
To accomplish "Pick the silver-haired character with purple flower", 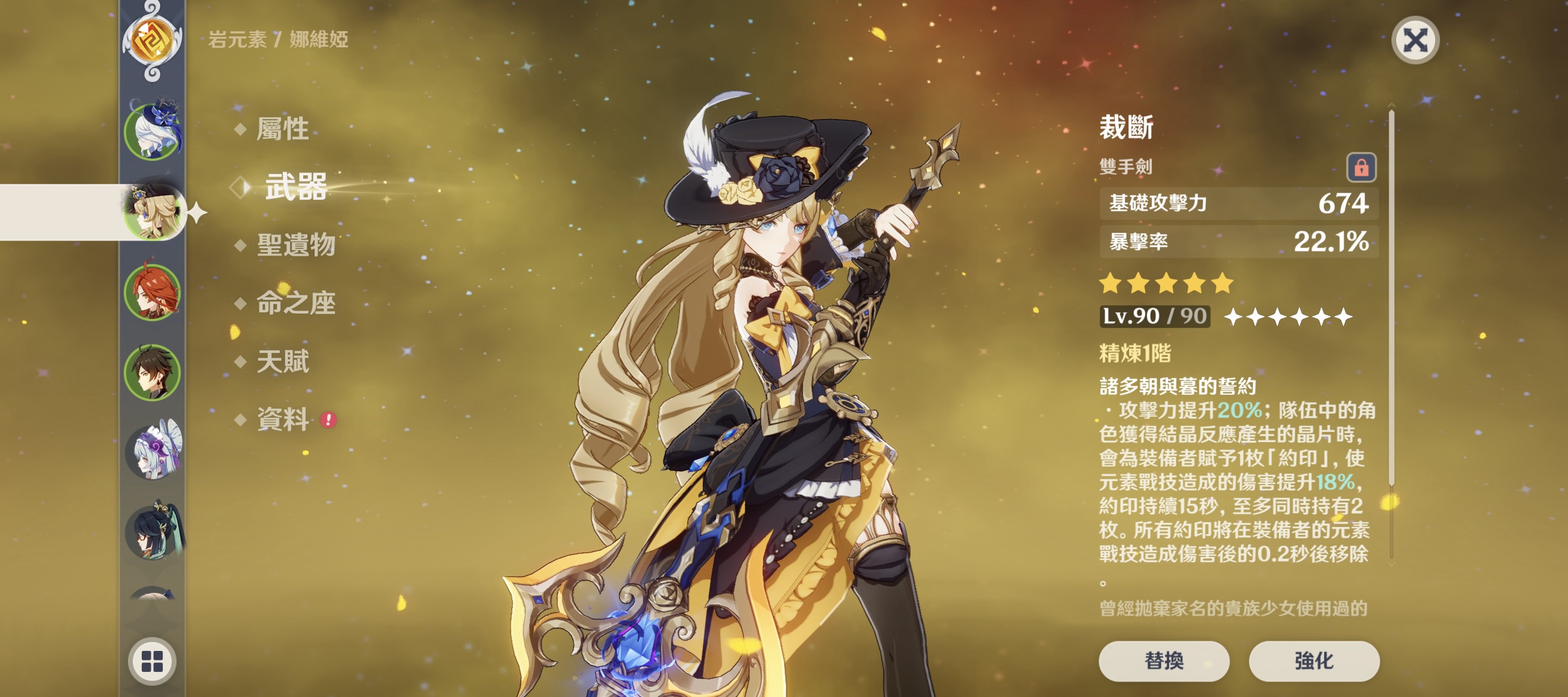I will pyautogui.click(x=152, y=452).
